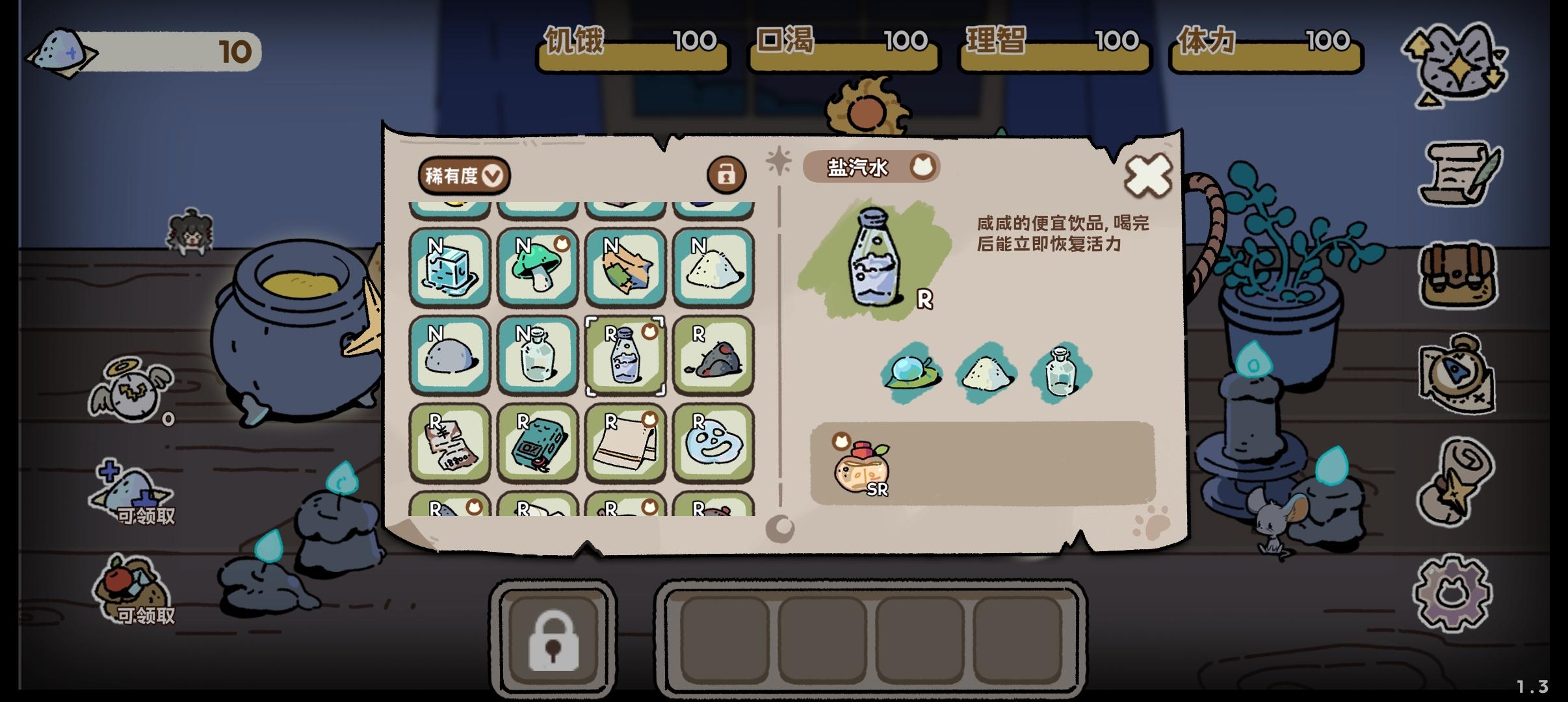
Task: Click the water droplet leaf recipe ingredient
Action: 911,372
